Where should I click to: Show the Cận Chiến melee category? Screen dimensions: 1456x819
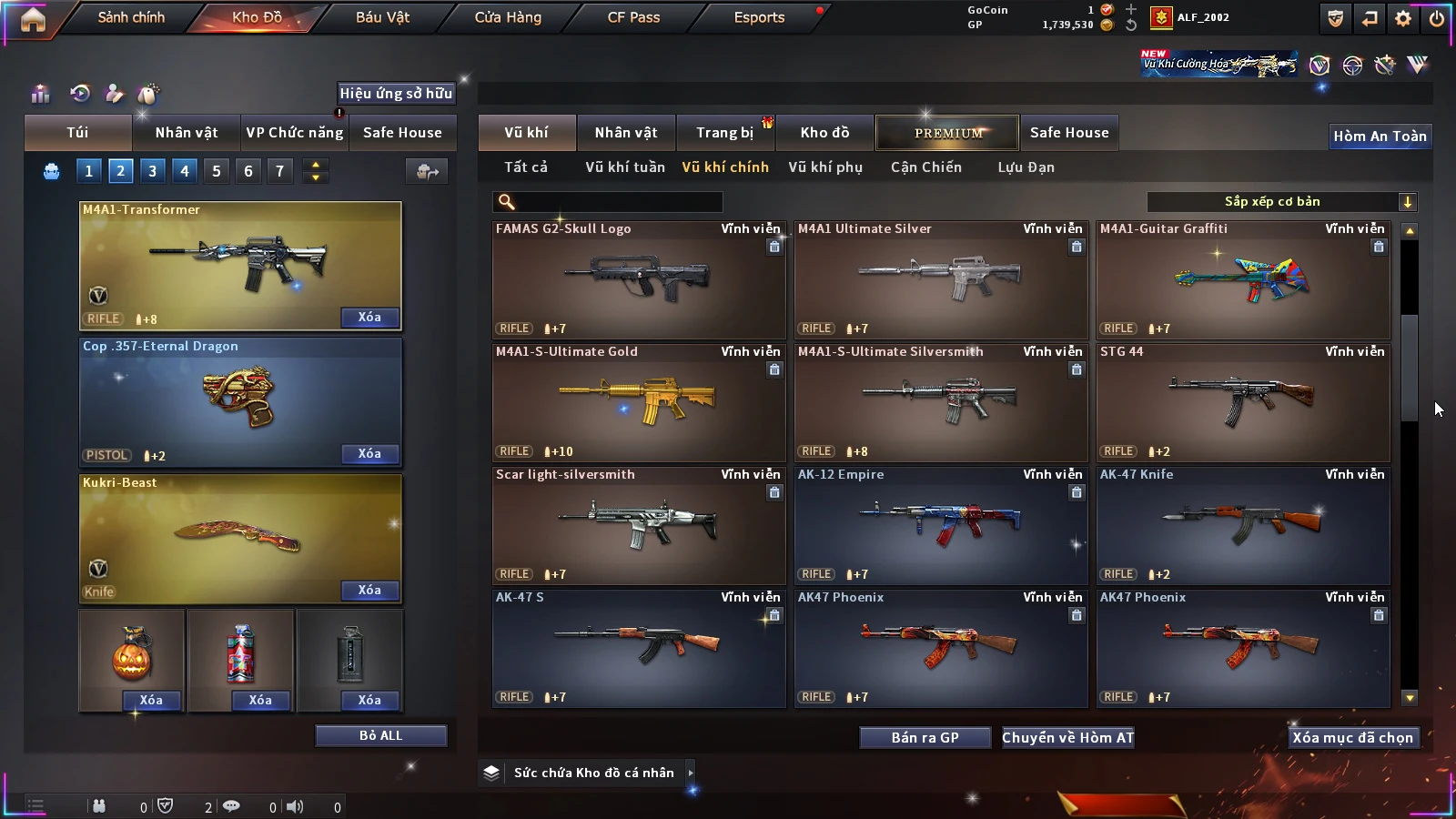click(925, 167)
